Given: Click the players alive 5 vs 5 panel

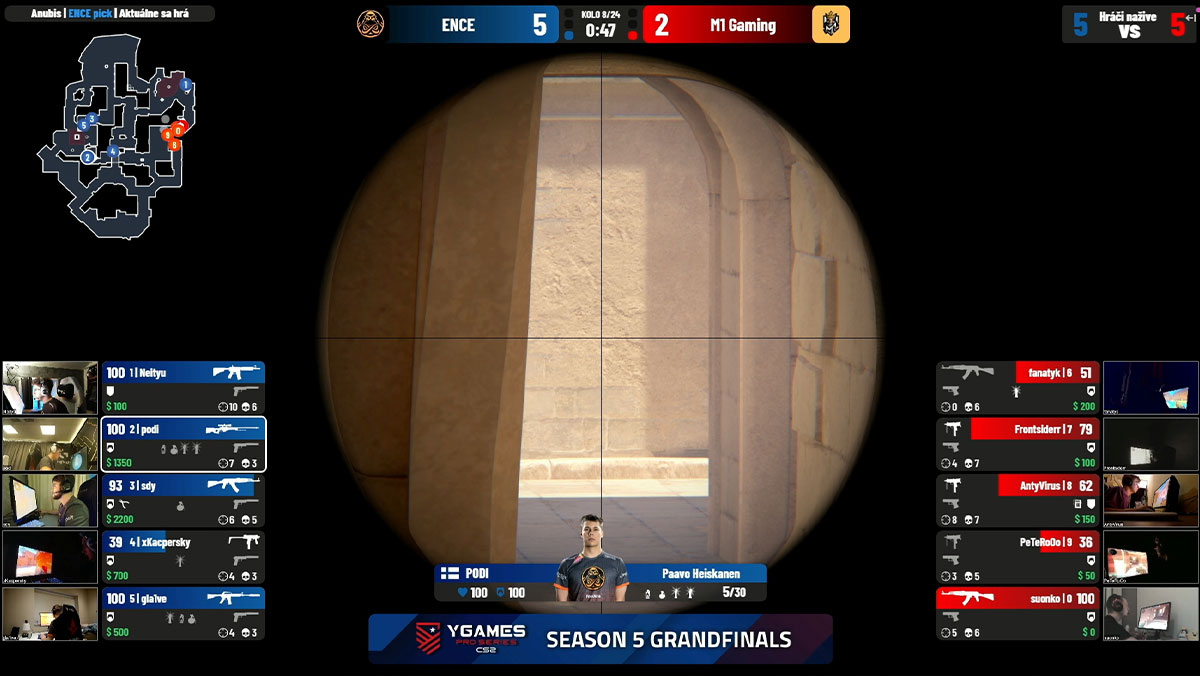Looking at the screenshot, I should point(1128,24).
